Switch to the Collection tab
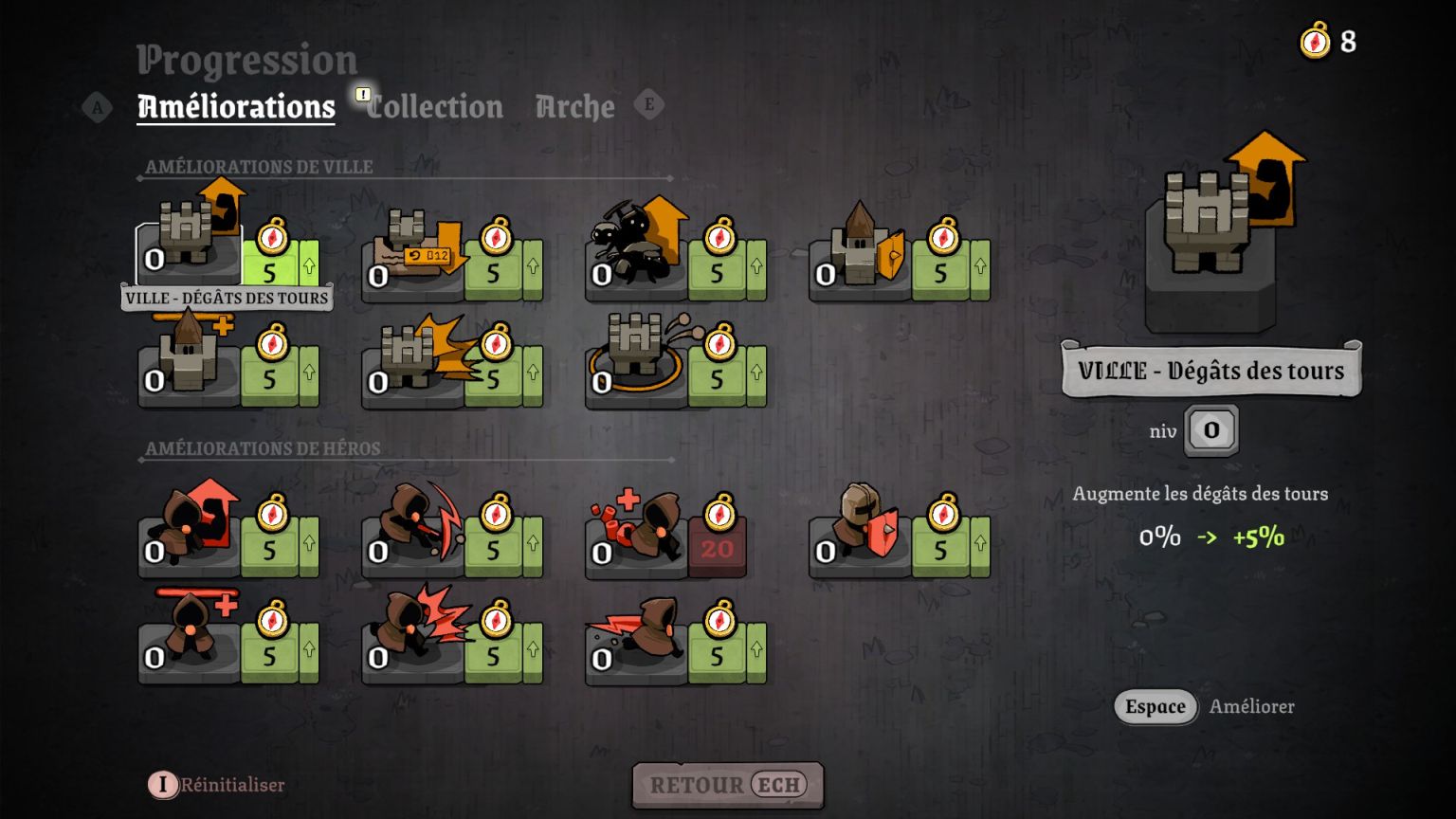This screenshot has height=819, width=1456. pyautogui.click(x=435, y=107)
